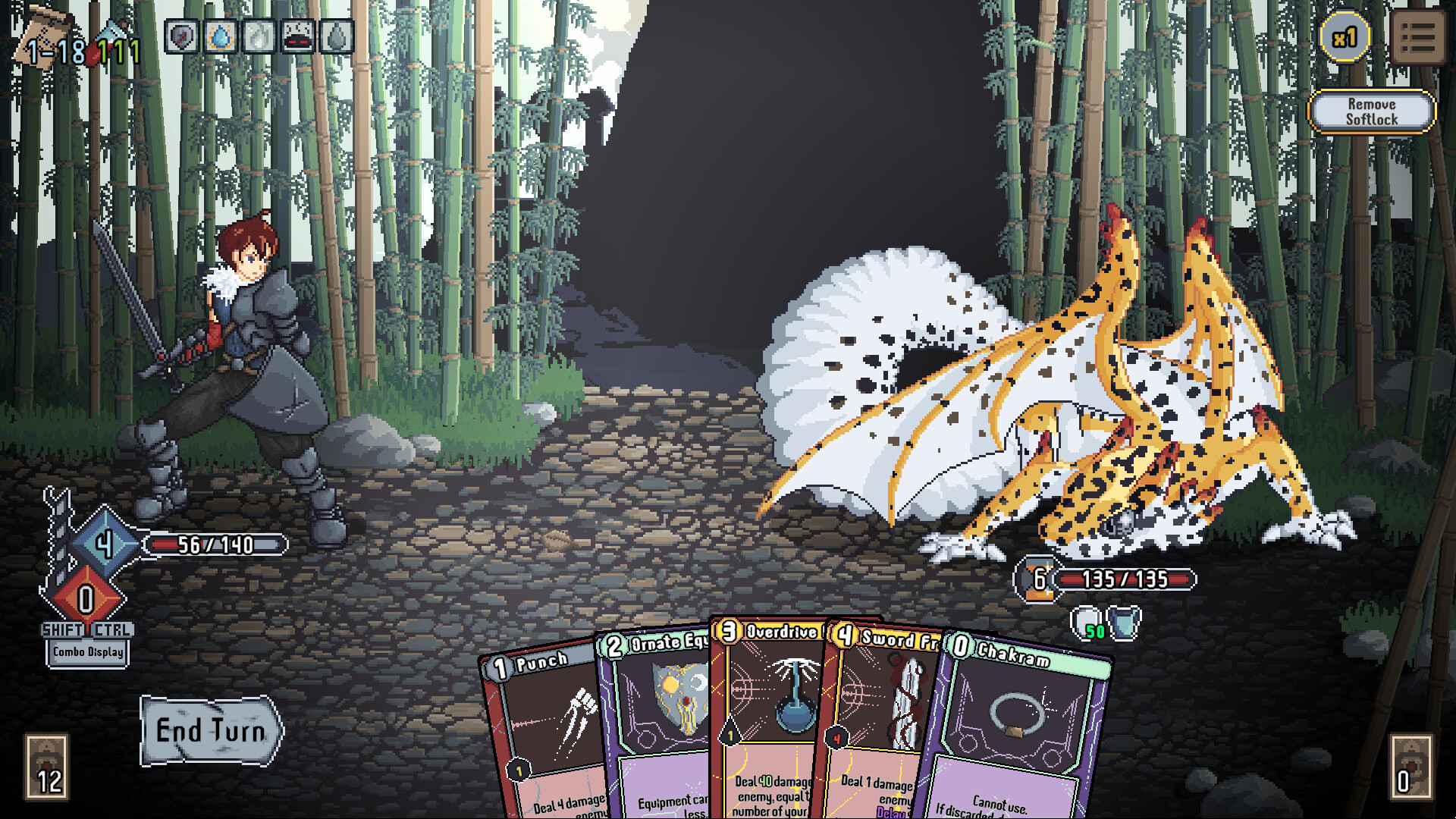Image resolution: width=1456 pixels, height=819 pixels.
Task: Toggle the CTRL combo indicator
Action: [x=111, y=629]
